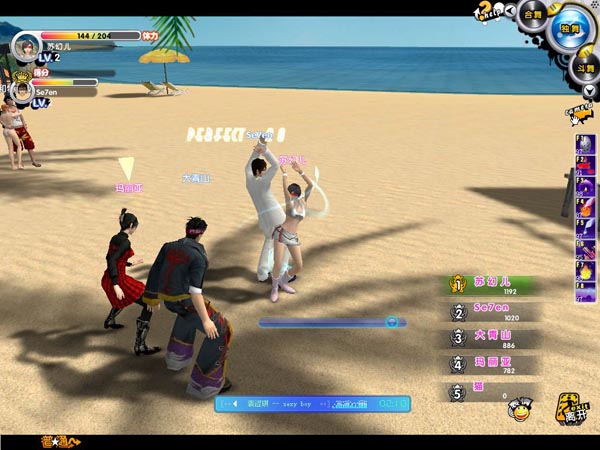Click the 苏幻儿 player portrait
Image resolution: width=600 pixels, height=450 pixels.
26,46
